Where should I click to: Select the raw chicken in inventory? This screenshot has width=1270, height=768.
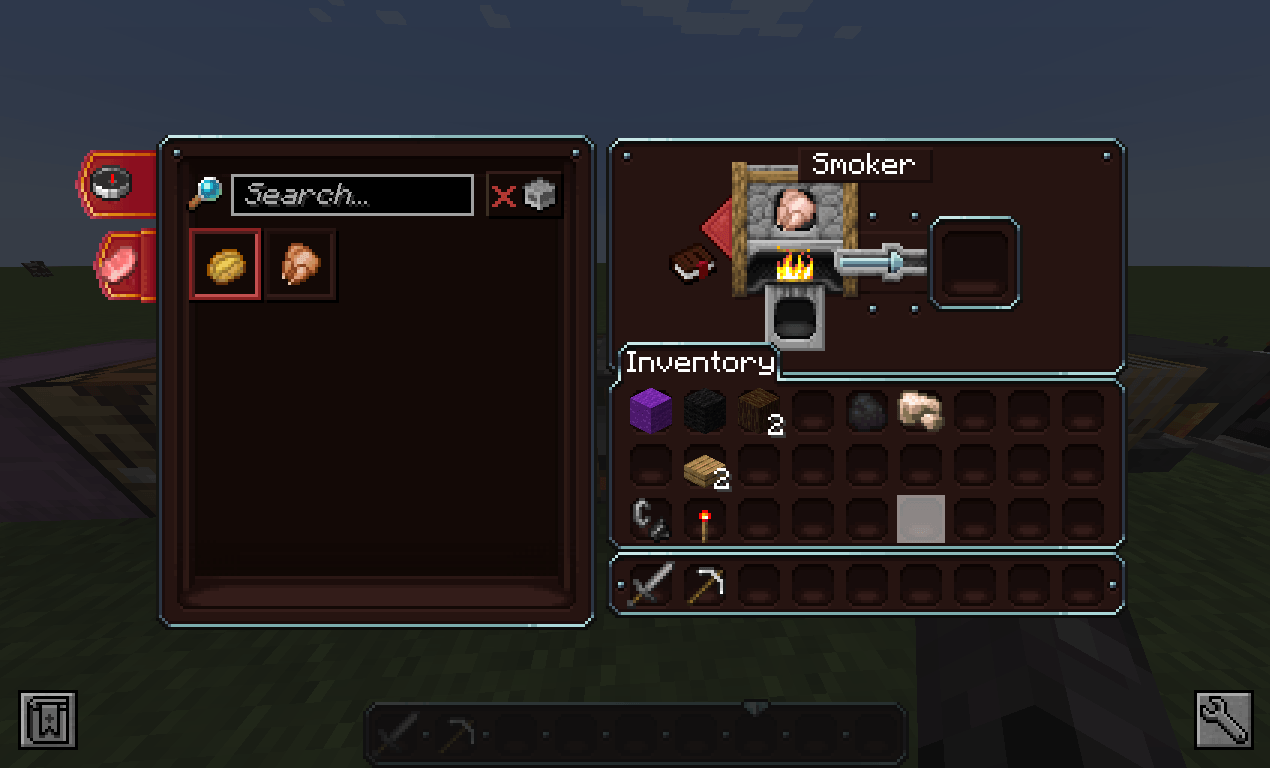920,411
